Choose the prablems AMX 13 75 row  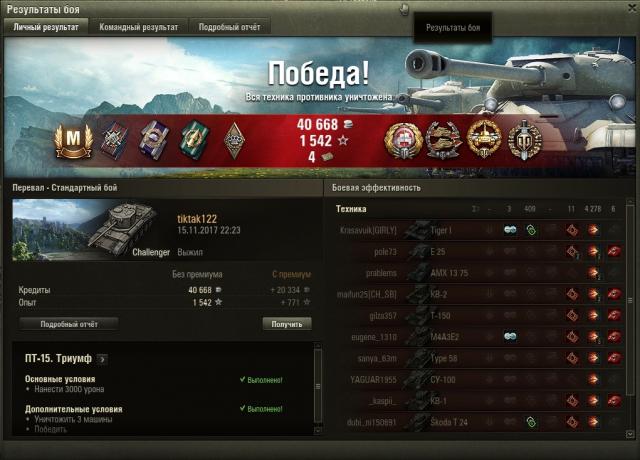pyautogui.click(x=480, y=272)
